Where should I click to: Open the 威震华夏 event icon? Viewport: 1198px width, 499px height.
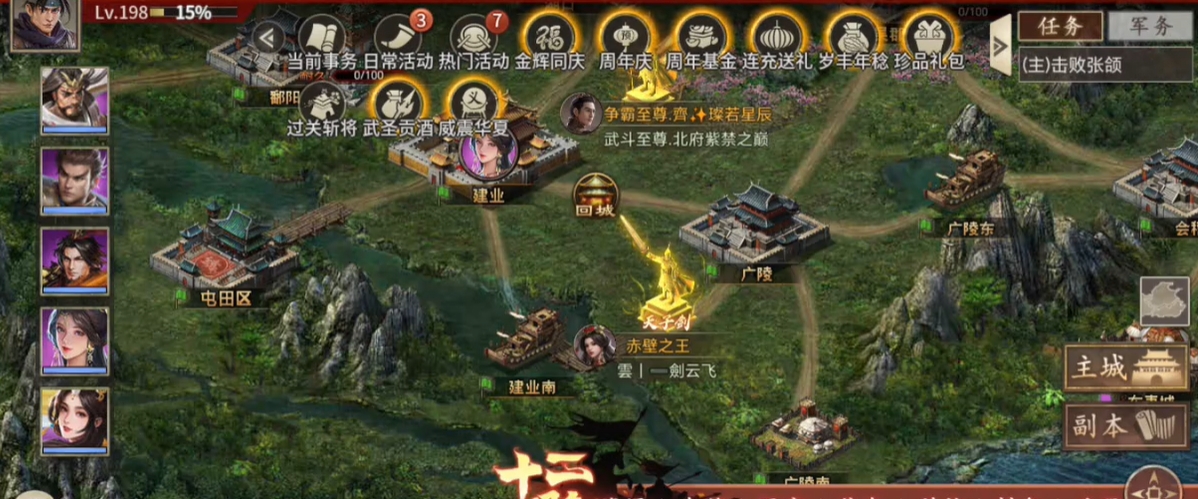(x=474, y=105)
